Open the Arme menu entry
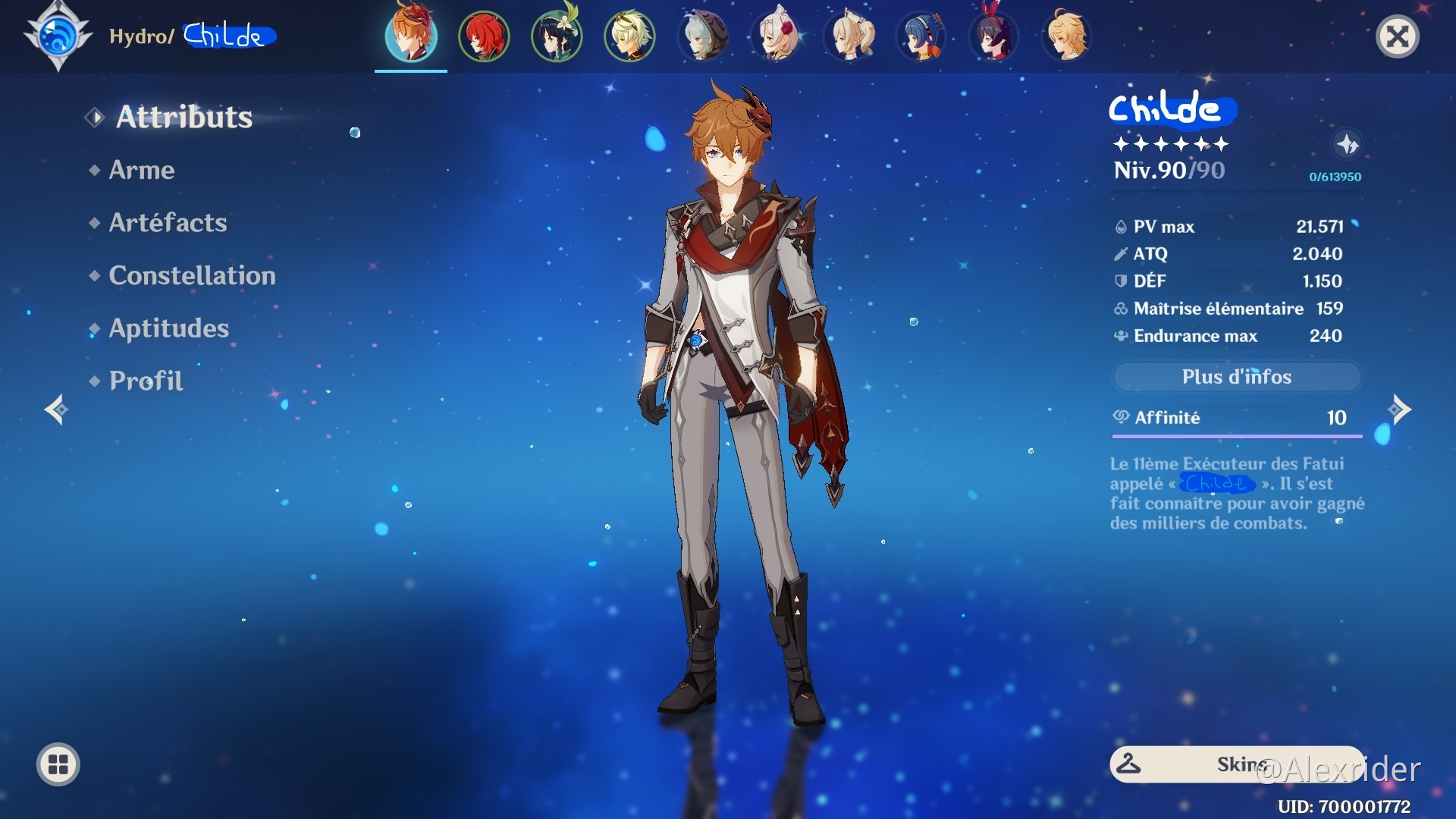The image size is (1456, 819). click(x=142, y=170)
